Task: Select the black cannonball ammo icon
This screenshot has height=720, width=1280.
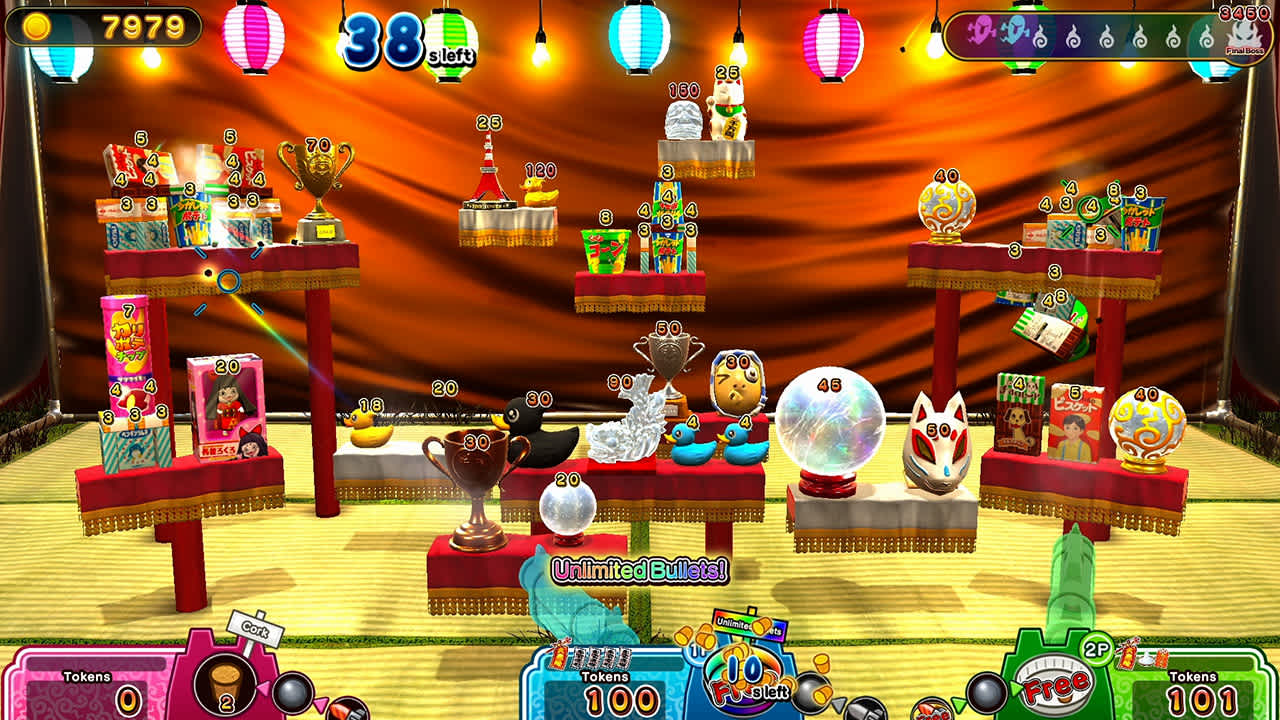Action: click(290, 695)
